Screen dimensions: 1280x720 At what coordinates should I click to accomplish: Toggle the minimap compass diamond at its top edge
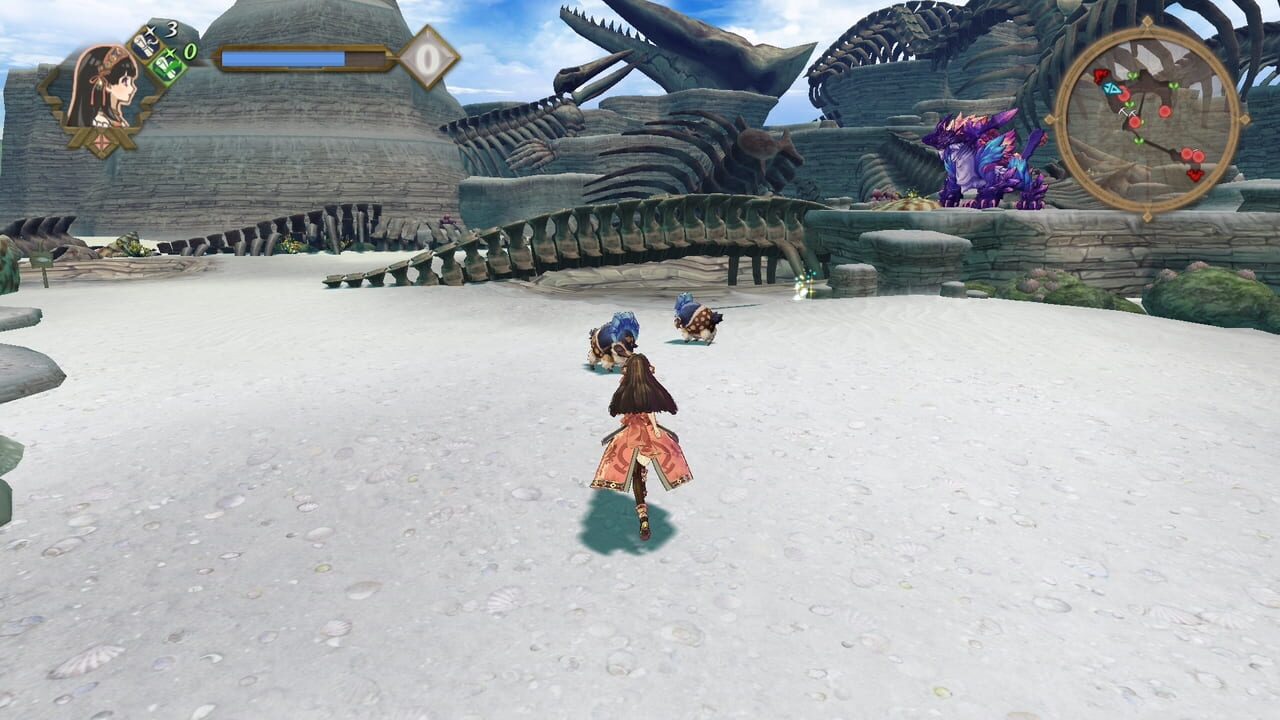click(x=1147, y=23)
